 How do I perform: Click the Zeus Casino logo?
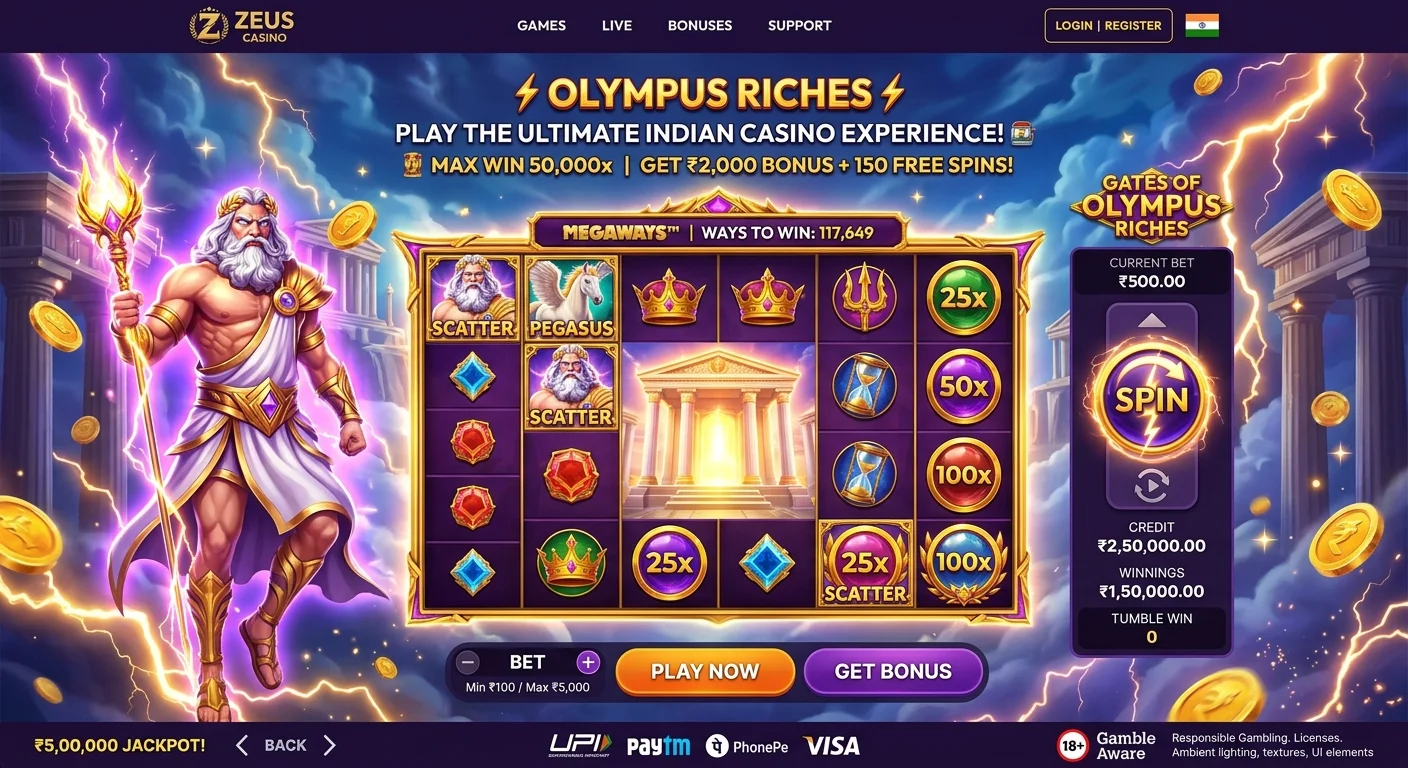[240, 26]
